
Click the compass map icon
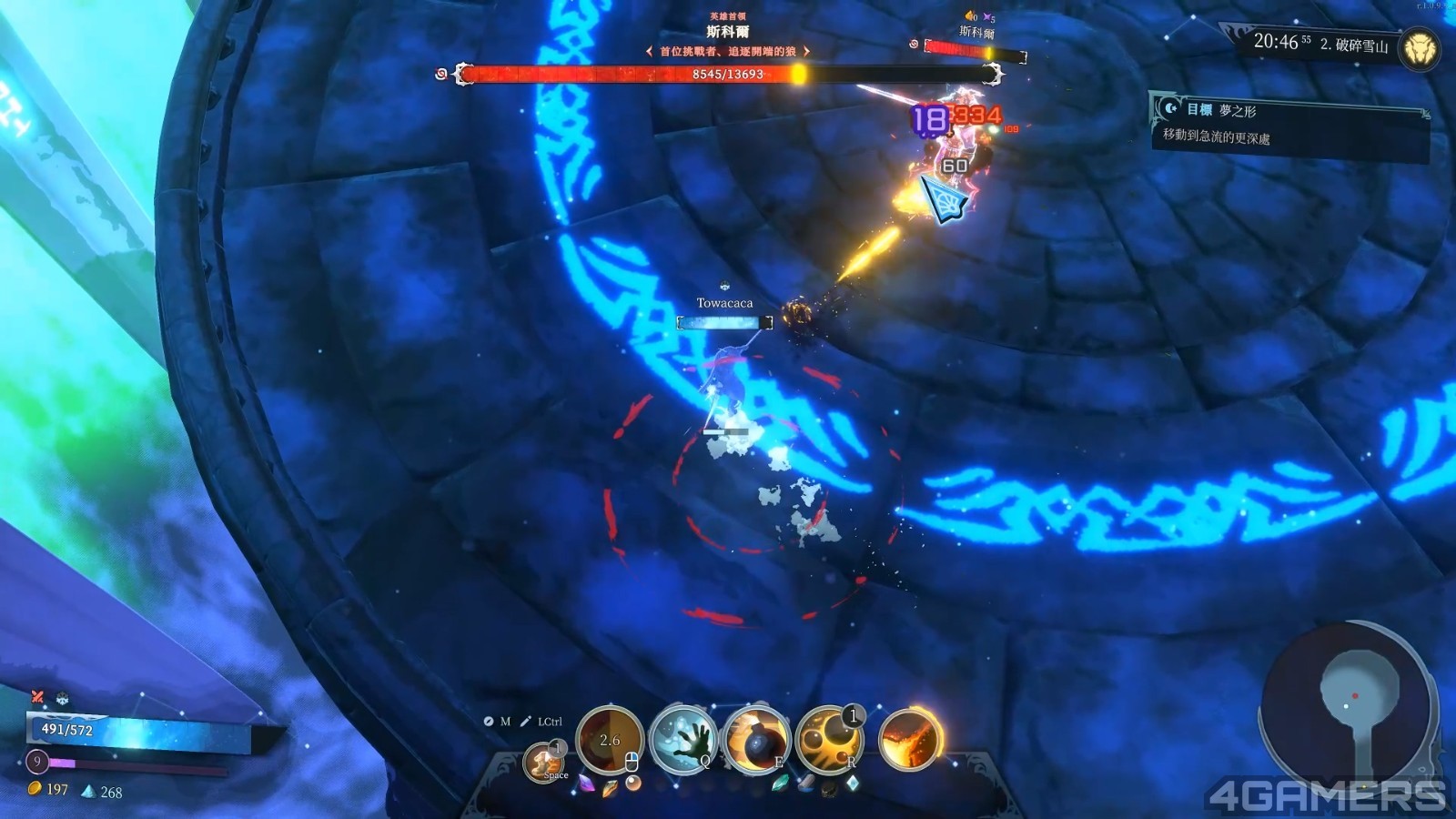coord(489,722)
